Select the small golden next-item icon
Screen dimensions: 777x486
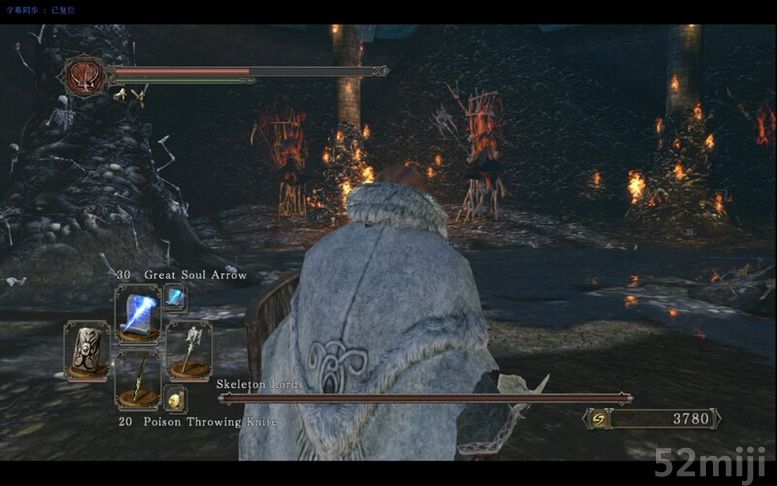pos(175,400)
